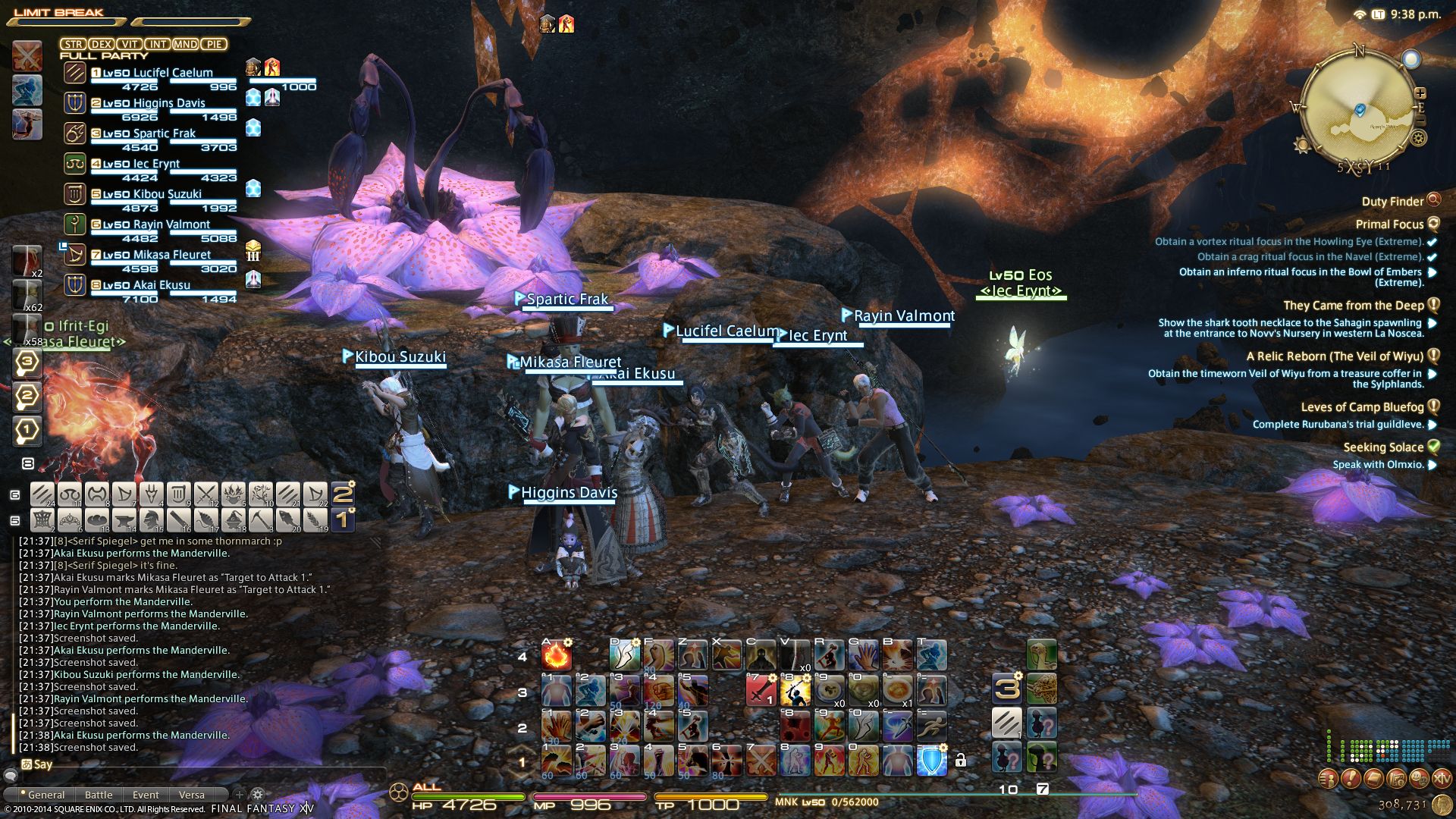The image size is (1456, 819).
Task: Activate the blue shield ability icon
Action: tap(932, 760)
